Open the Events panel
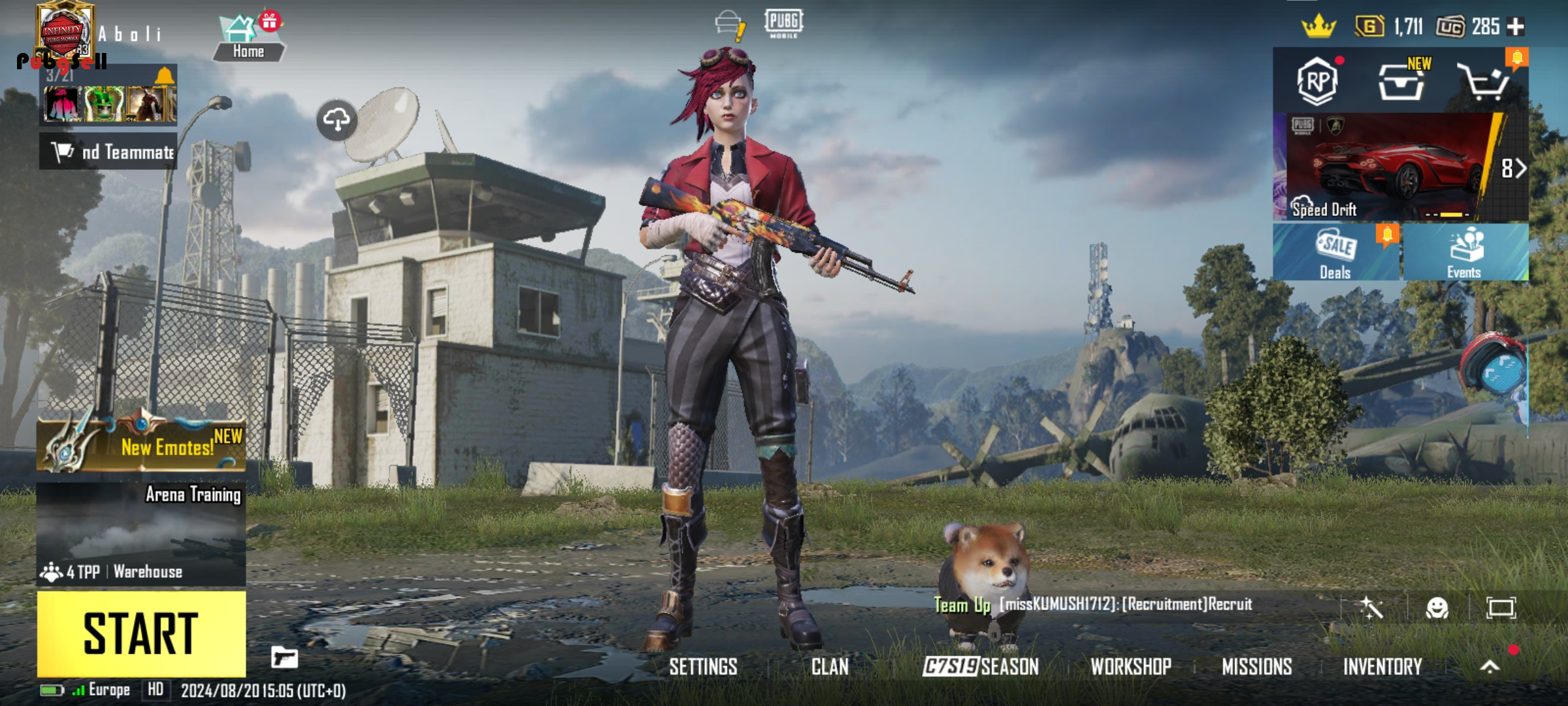This screenshot has width=1568, height=706. (1463, 252)
